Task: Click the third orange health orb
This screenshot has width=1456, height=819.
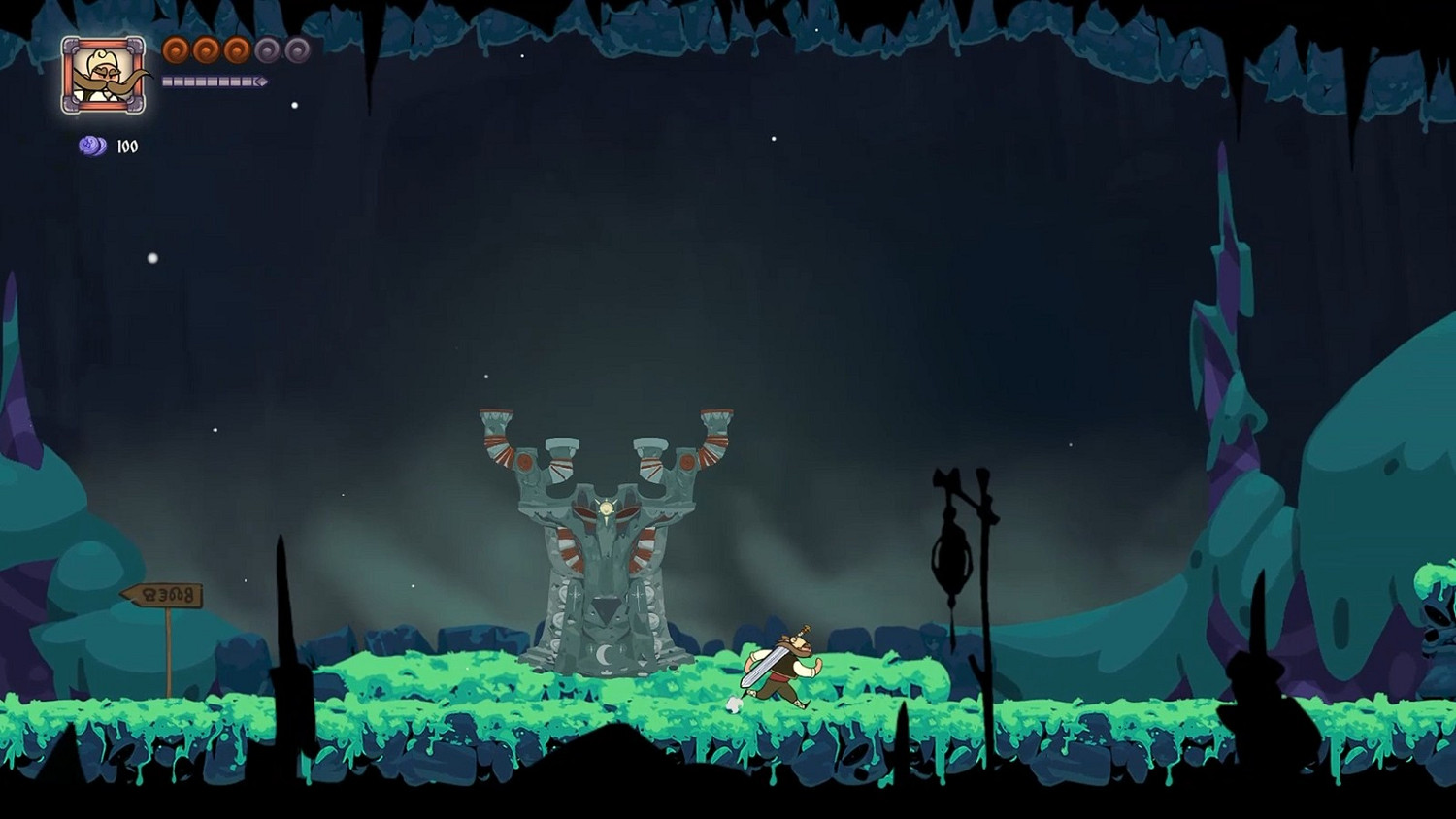Action: (235, 49)
